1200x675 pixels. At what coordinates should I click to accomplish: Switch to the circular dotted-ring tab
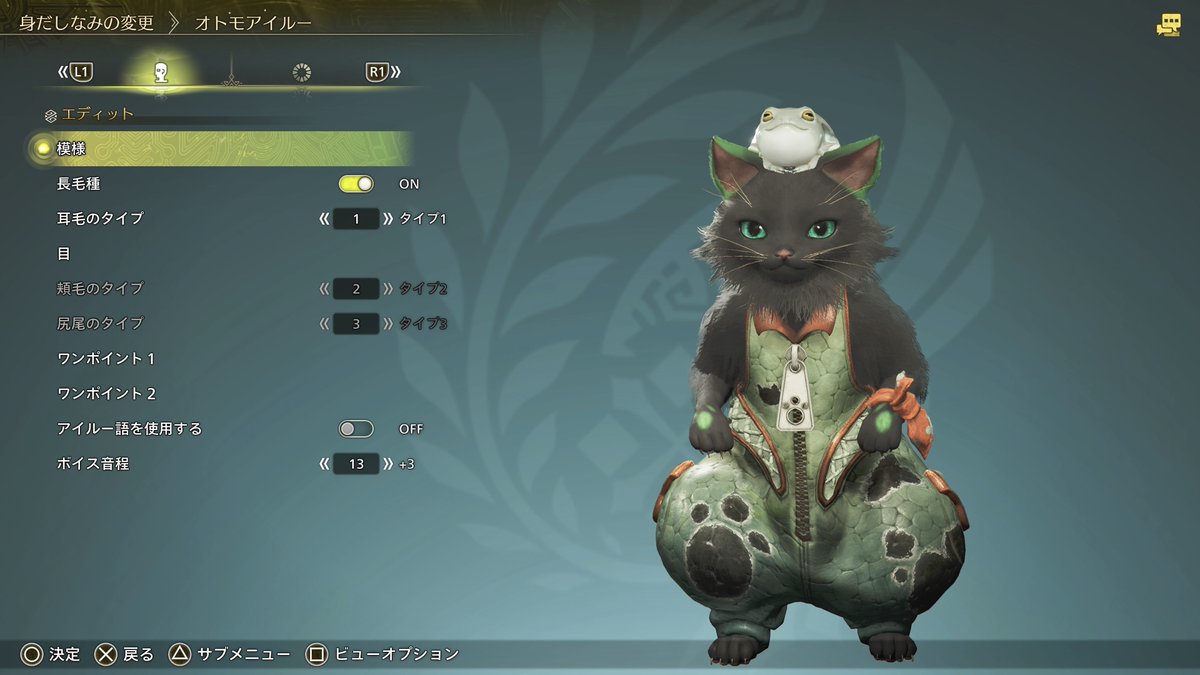click(x=301, y=72)
